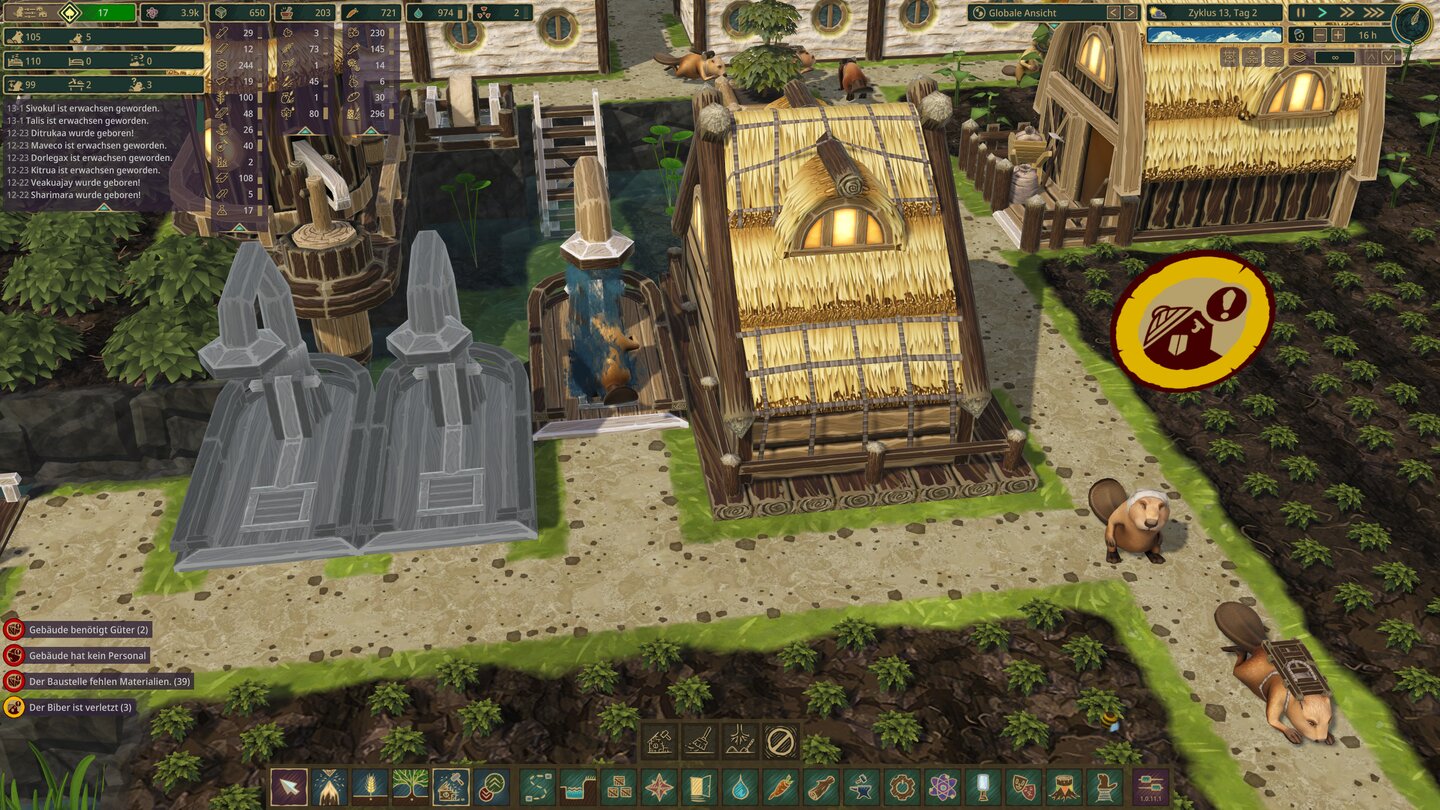
Task: Lower the visible layer level
Action: (1389, 57)
